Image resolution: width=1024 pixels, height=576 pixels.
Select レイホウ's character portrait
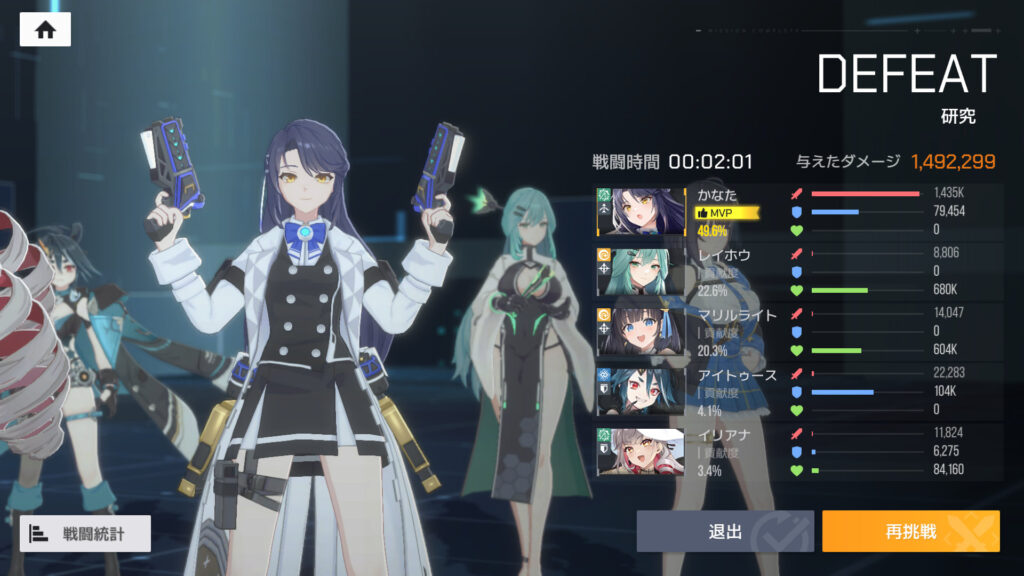tap(641, 271)
